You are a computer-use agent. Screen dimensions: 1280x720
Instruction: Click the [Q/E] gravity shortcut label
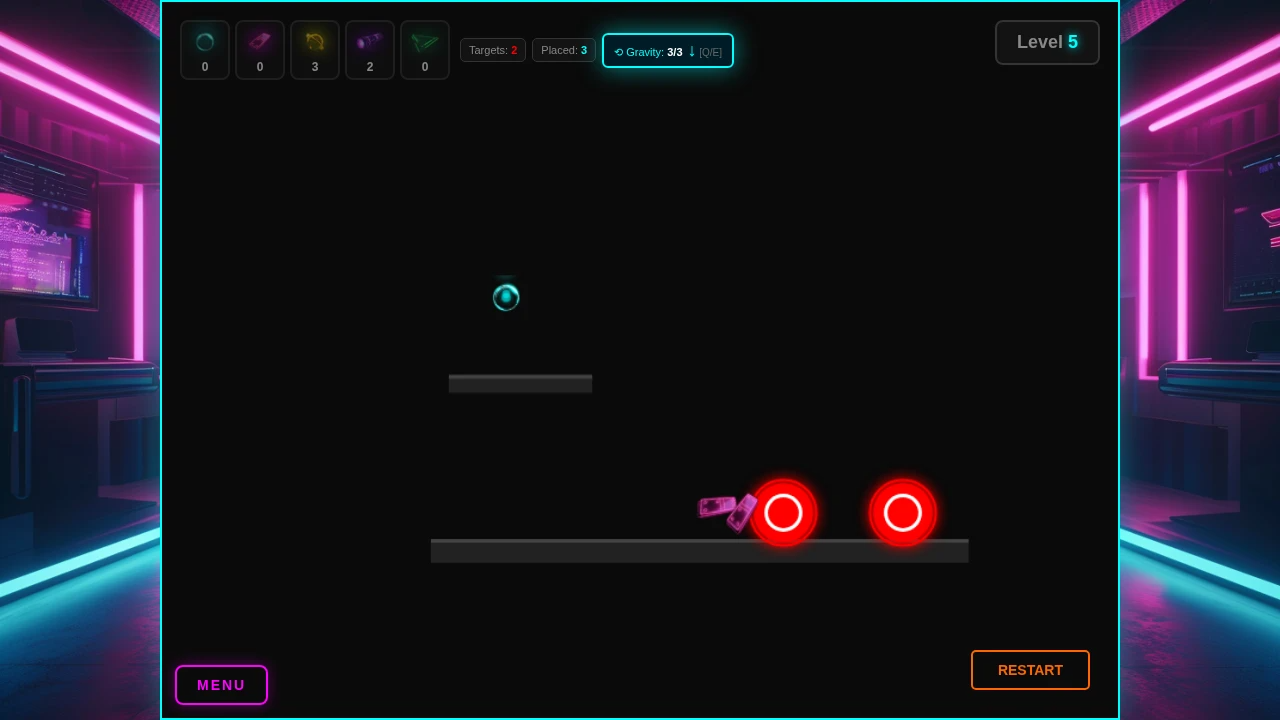(710, 52)
